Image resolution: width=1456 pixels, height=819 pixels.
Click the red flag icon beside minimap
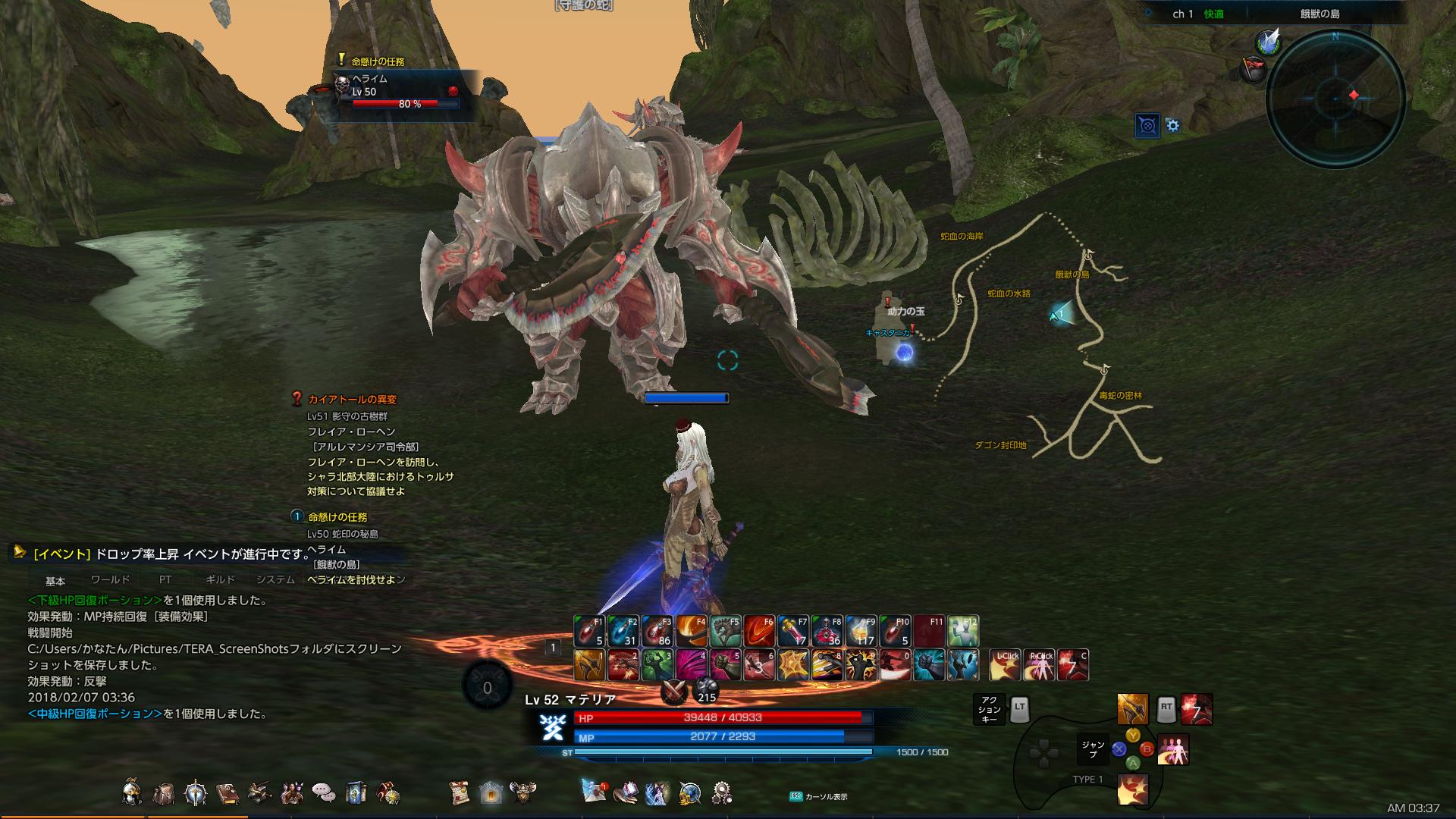1252,68
